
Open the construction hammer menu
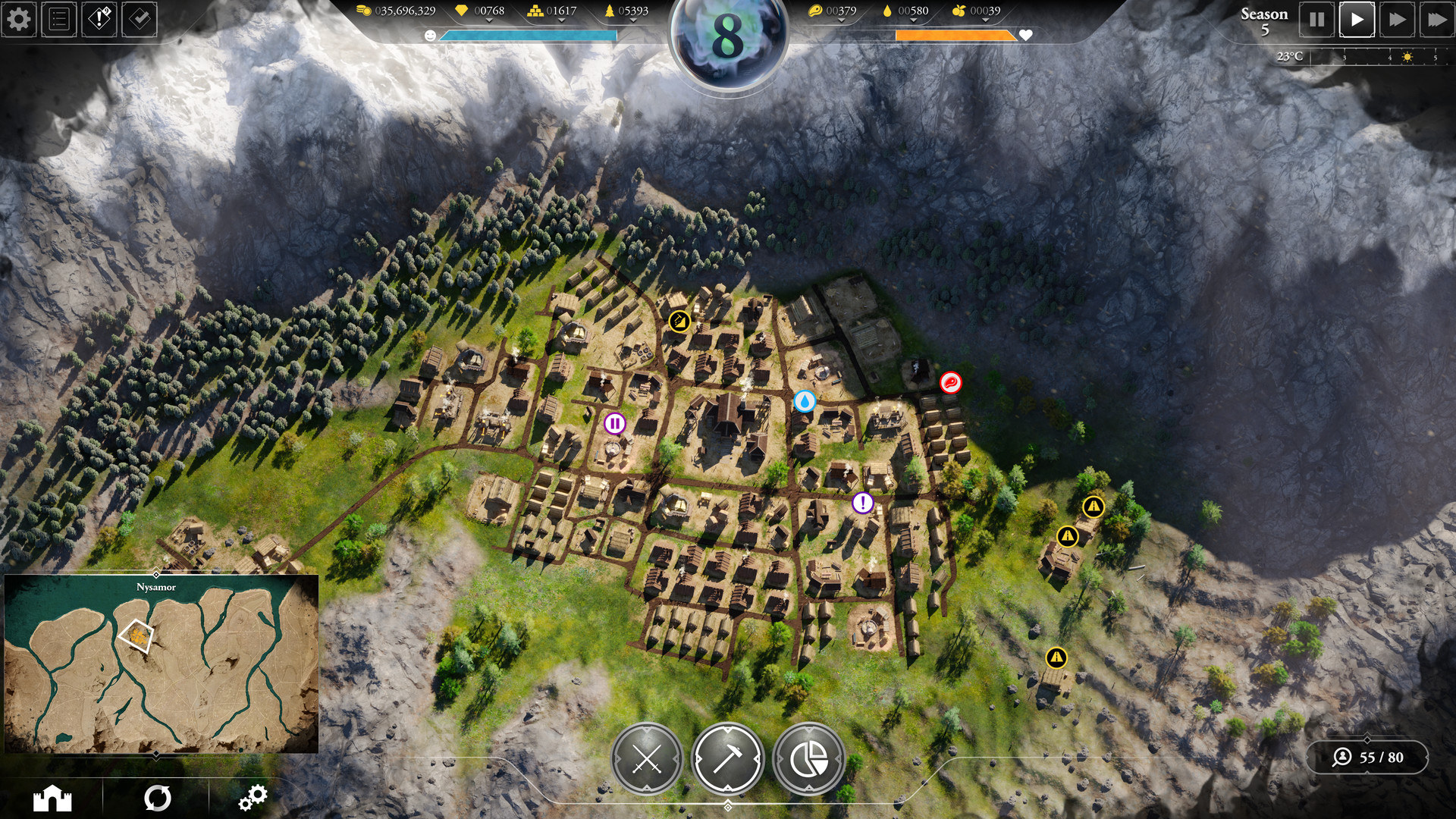[x=726, y=758]
